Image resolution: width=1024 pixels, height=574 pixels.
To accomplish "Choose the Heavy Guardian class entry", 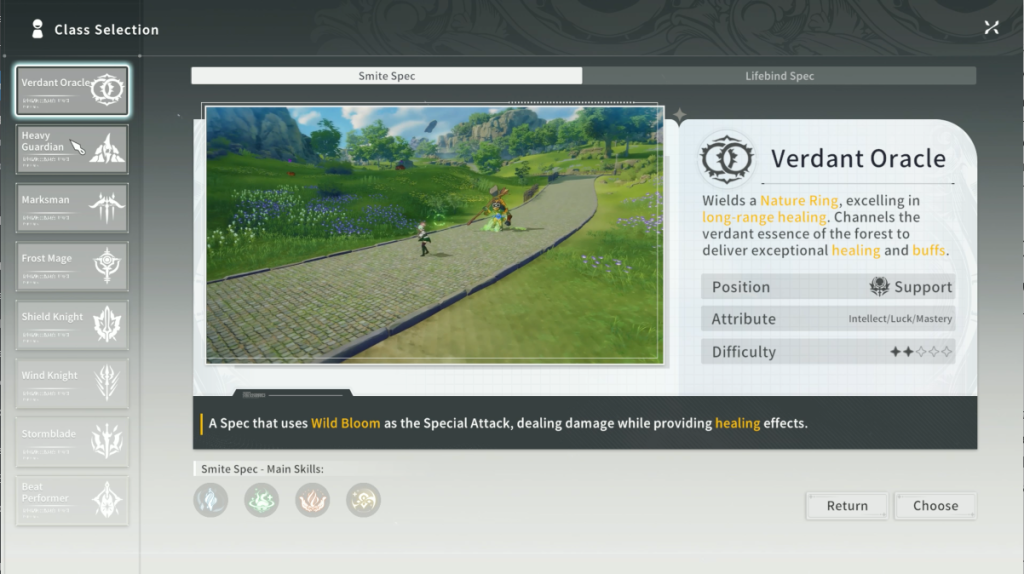I will 72,149.
